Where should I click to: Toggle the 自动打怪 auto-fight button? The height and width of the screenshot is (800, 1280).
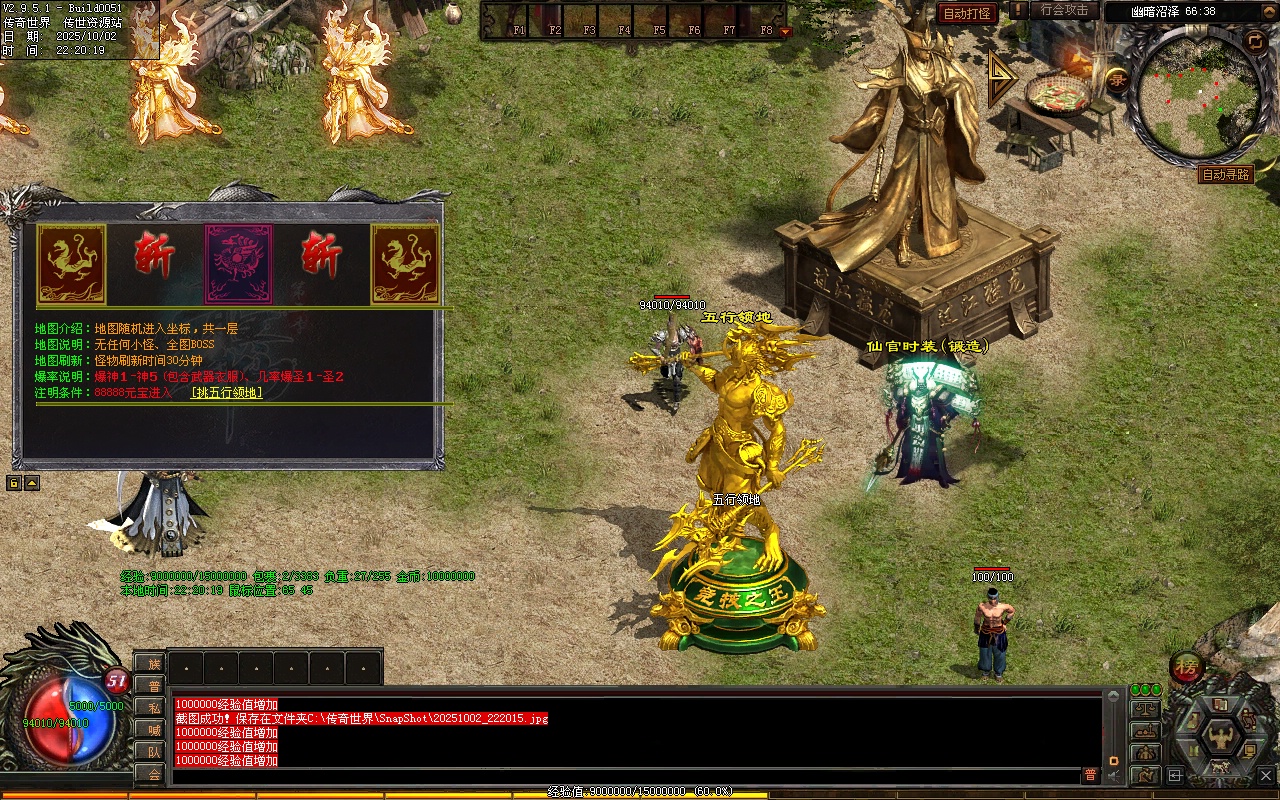(x=967, y=13)
